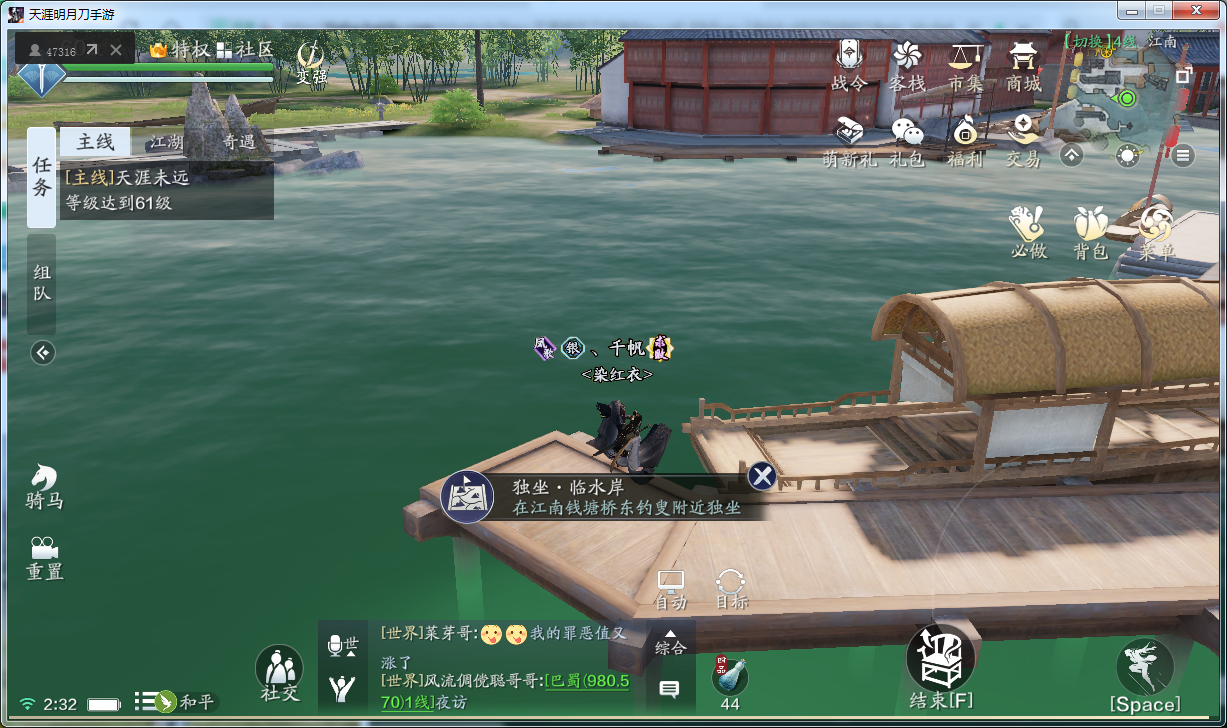Click the 重置 camera reset button
The height and width of the screenshot is (728, 1227).
coord(44,559)
